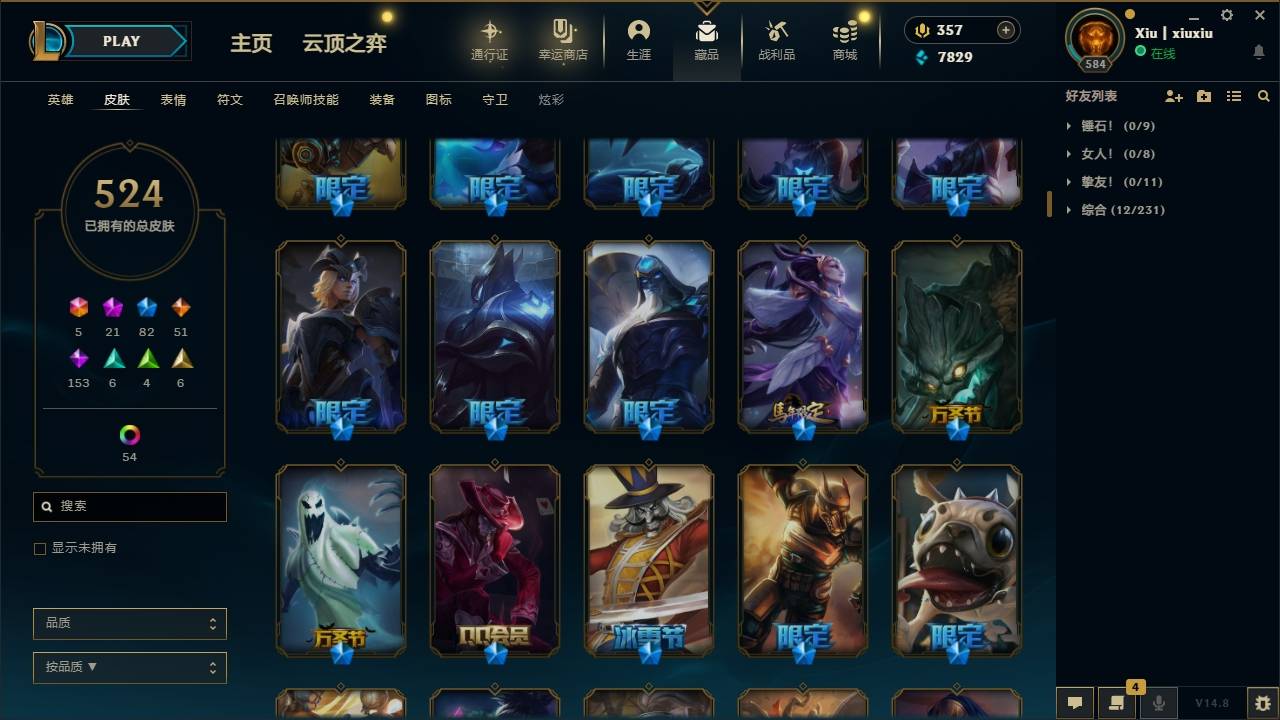Click the PLAY button

tap(122, 41)
